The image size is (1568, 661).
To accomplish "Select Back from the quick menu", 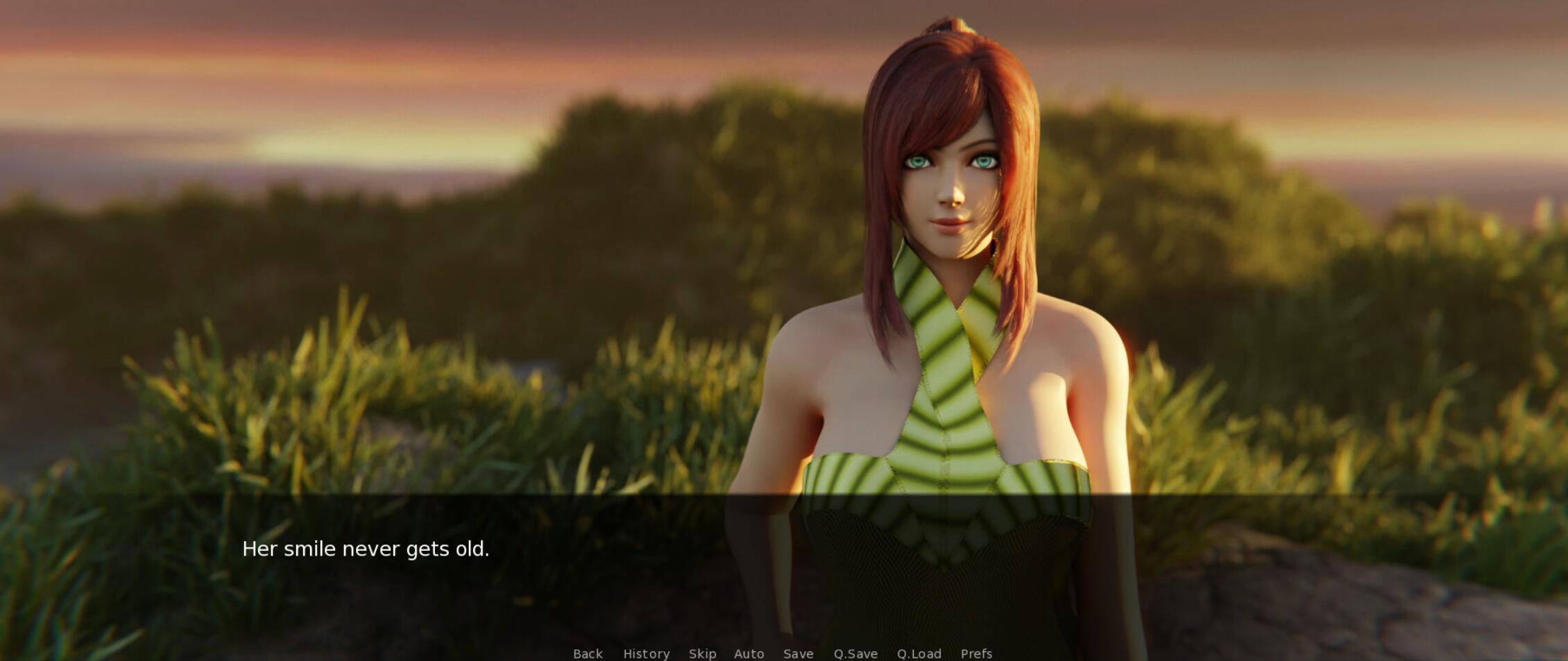I will pyautogui.click(x=587, y=653).
